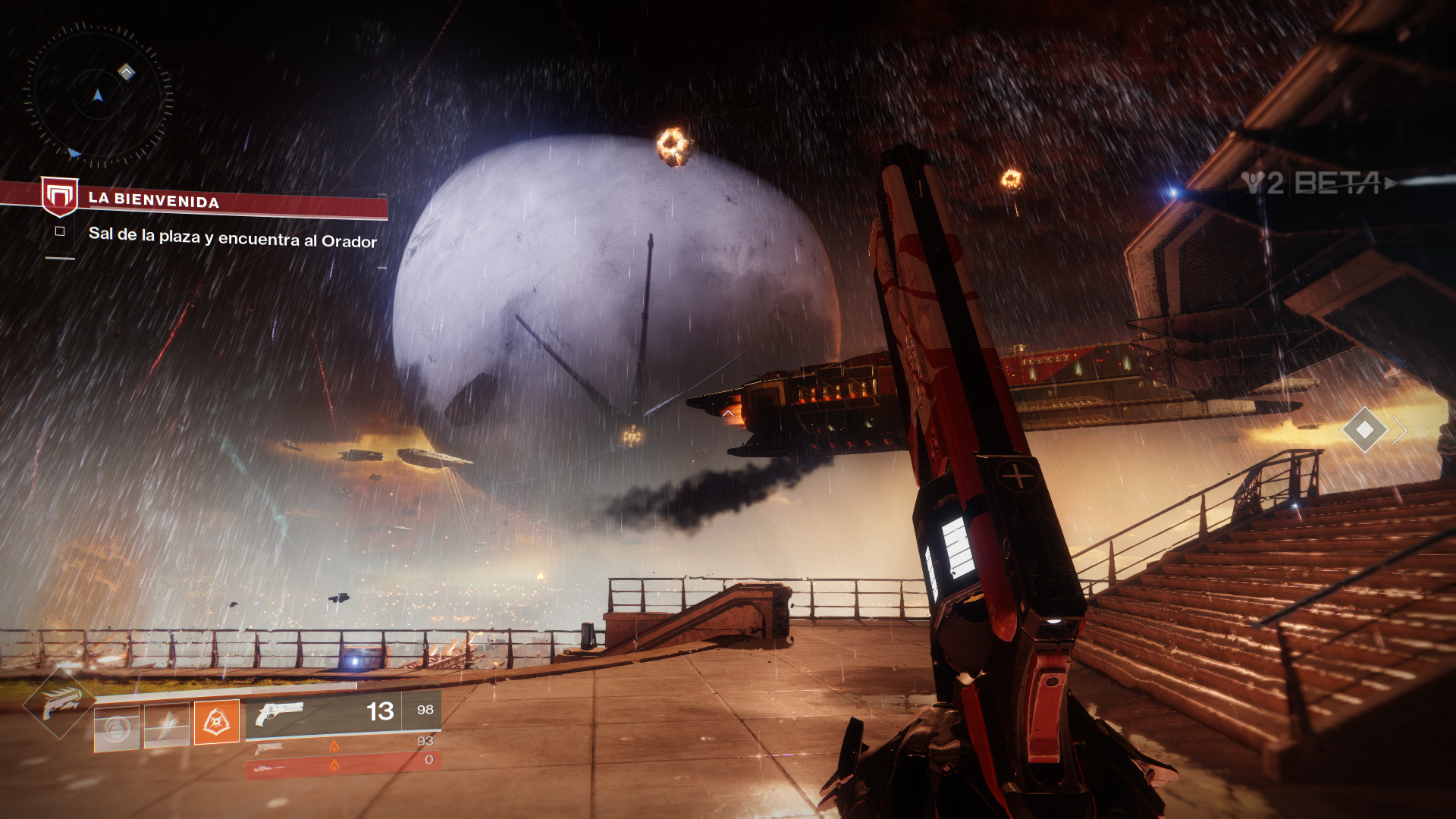The width and height of the screenshot is (1456, 819).
Task: Activate the Golden Gun super diamond icon
Action: click(60, 703)
